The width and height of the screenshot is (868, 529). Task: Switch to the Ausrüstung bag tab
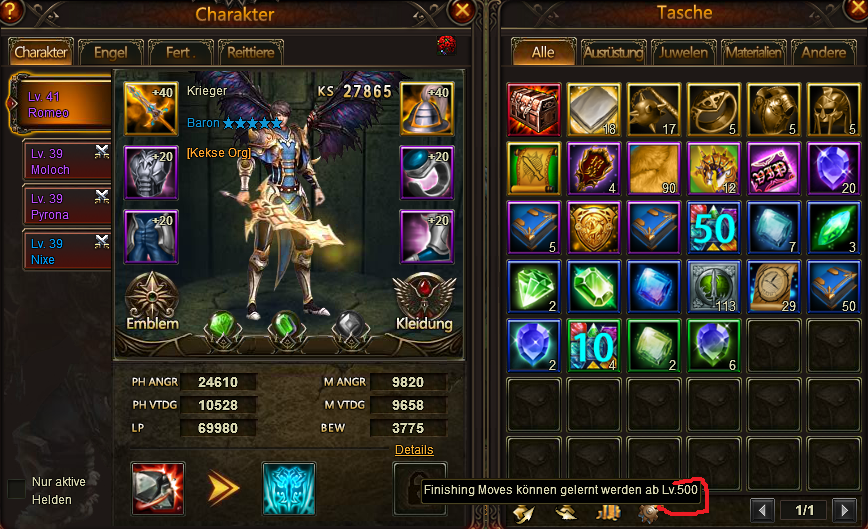[x=613, y=52]
